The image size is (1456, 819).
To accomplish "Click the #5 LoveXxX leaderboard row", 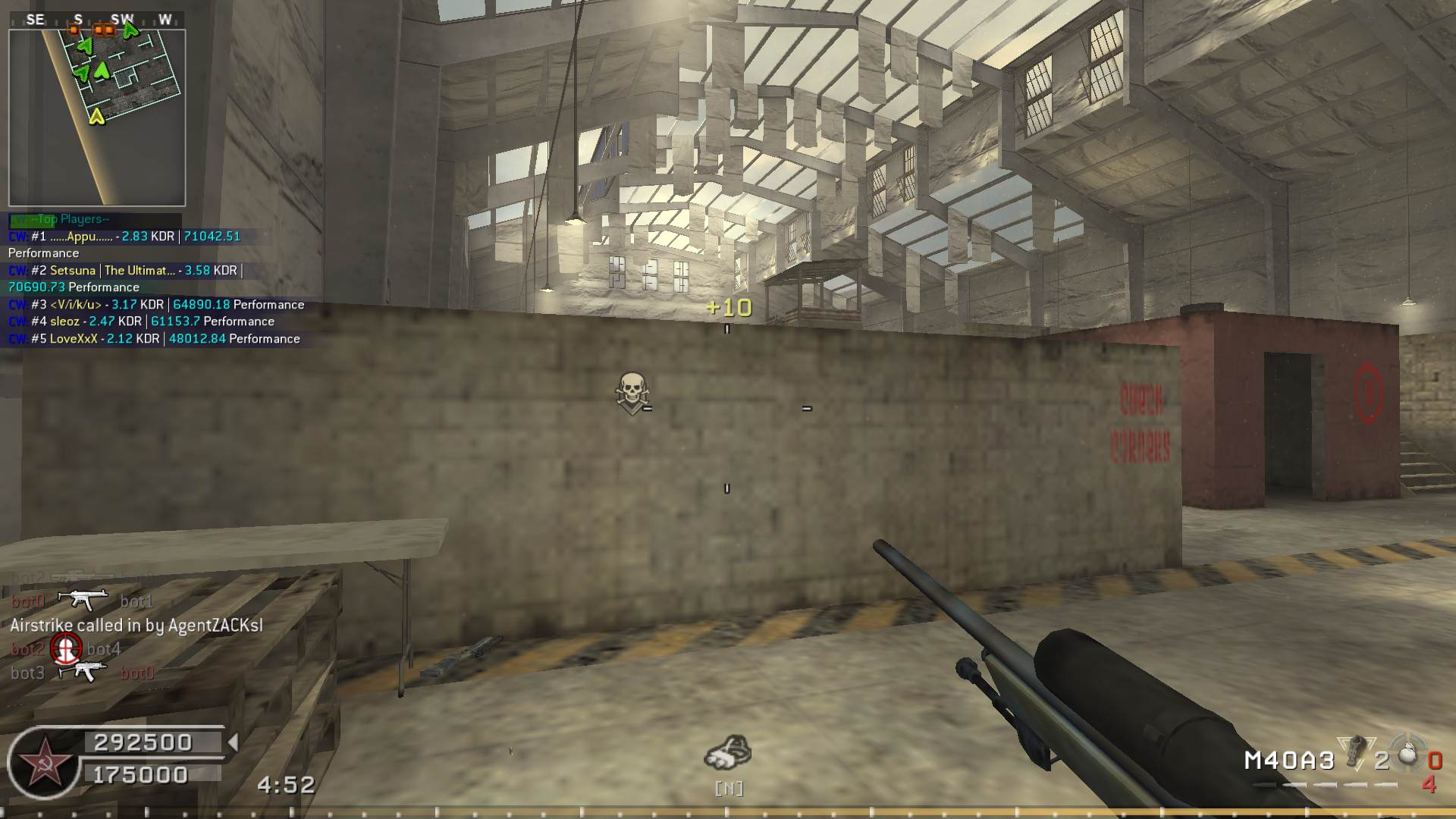I will pyautogui.click(x=154, y=339).
